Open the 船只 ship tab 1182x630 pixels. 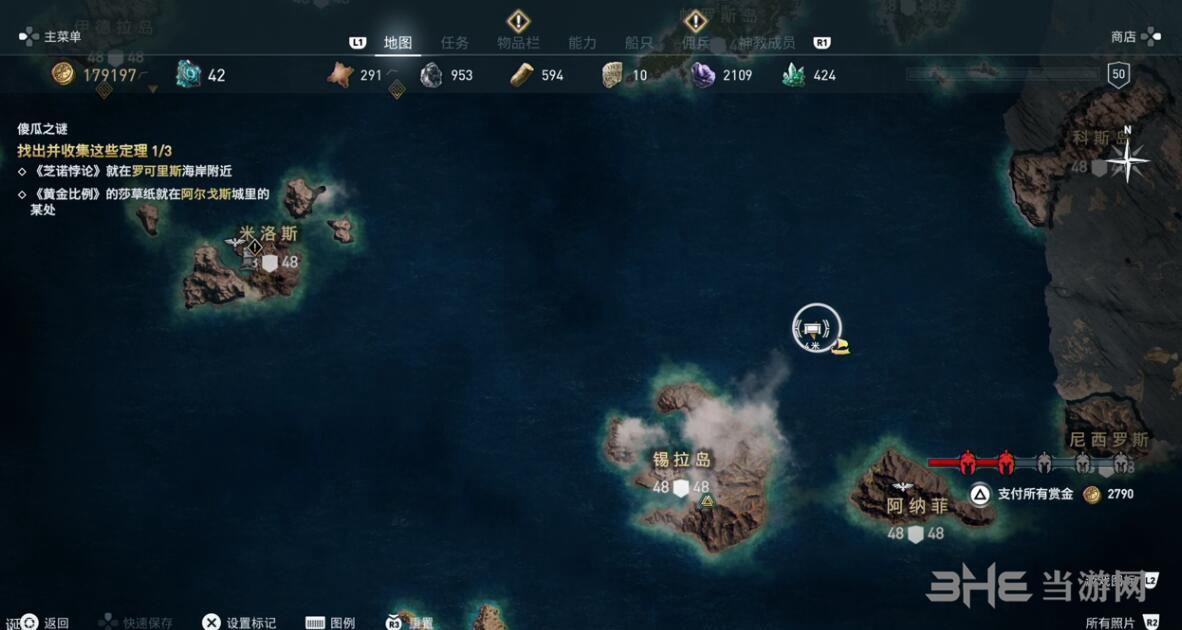click(x=639, y=43)
